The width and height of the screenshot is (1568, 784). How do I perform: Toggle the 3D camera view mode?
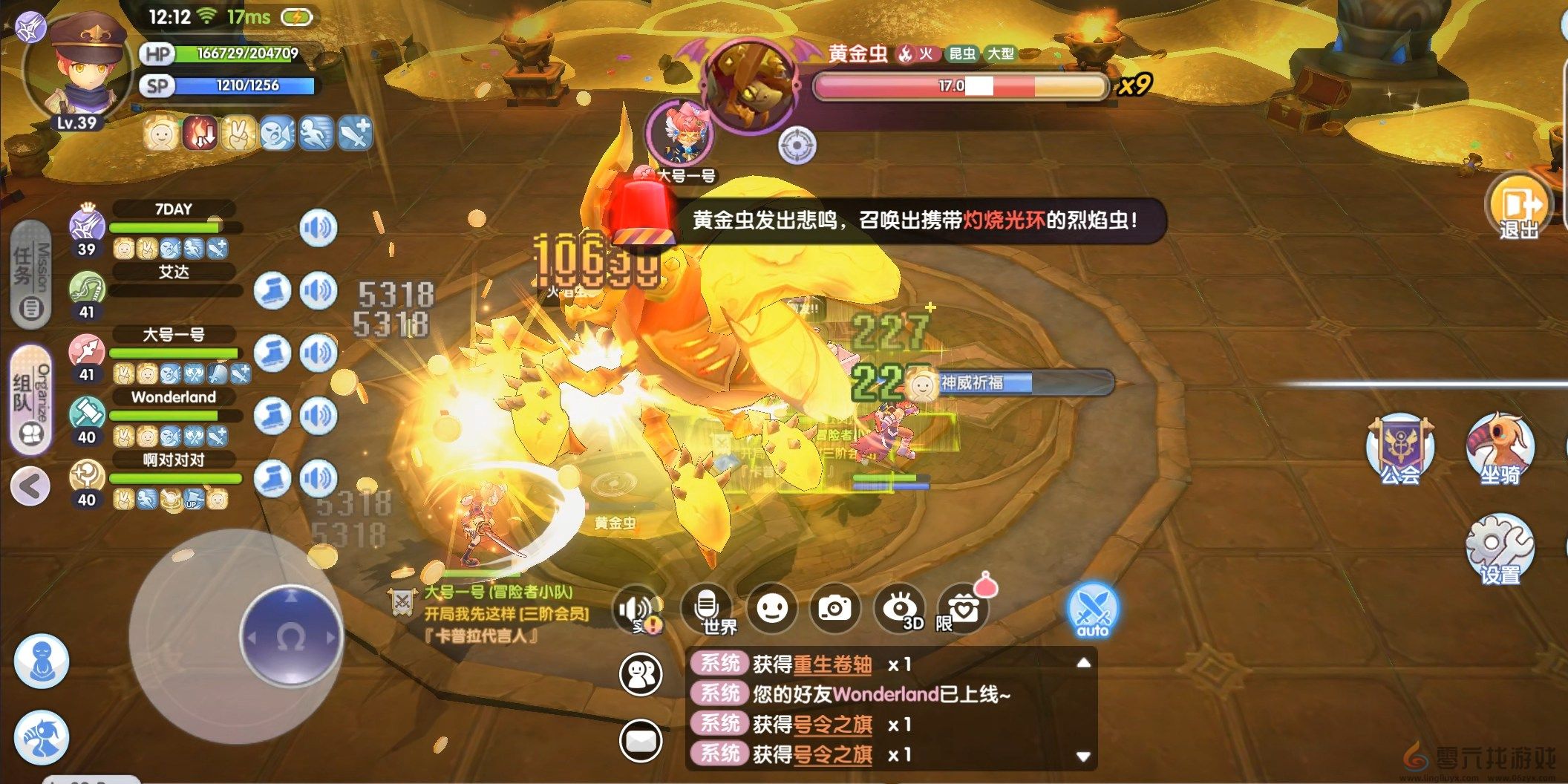point(901,607)
